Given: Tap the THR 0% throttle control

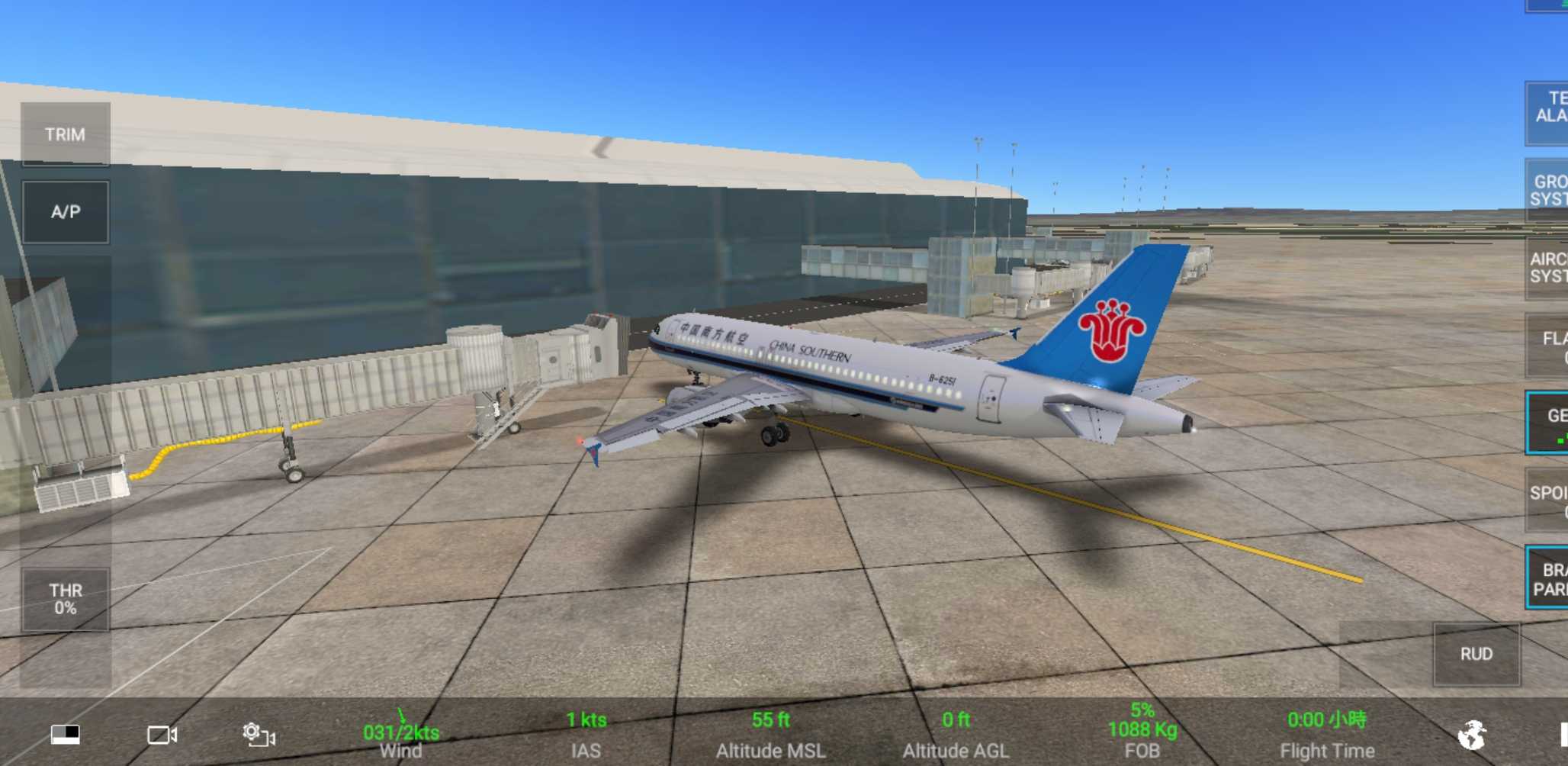Looking at the screenshot, I should point(65,599).
